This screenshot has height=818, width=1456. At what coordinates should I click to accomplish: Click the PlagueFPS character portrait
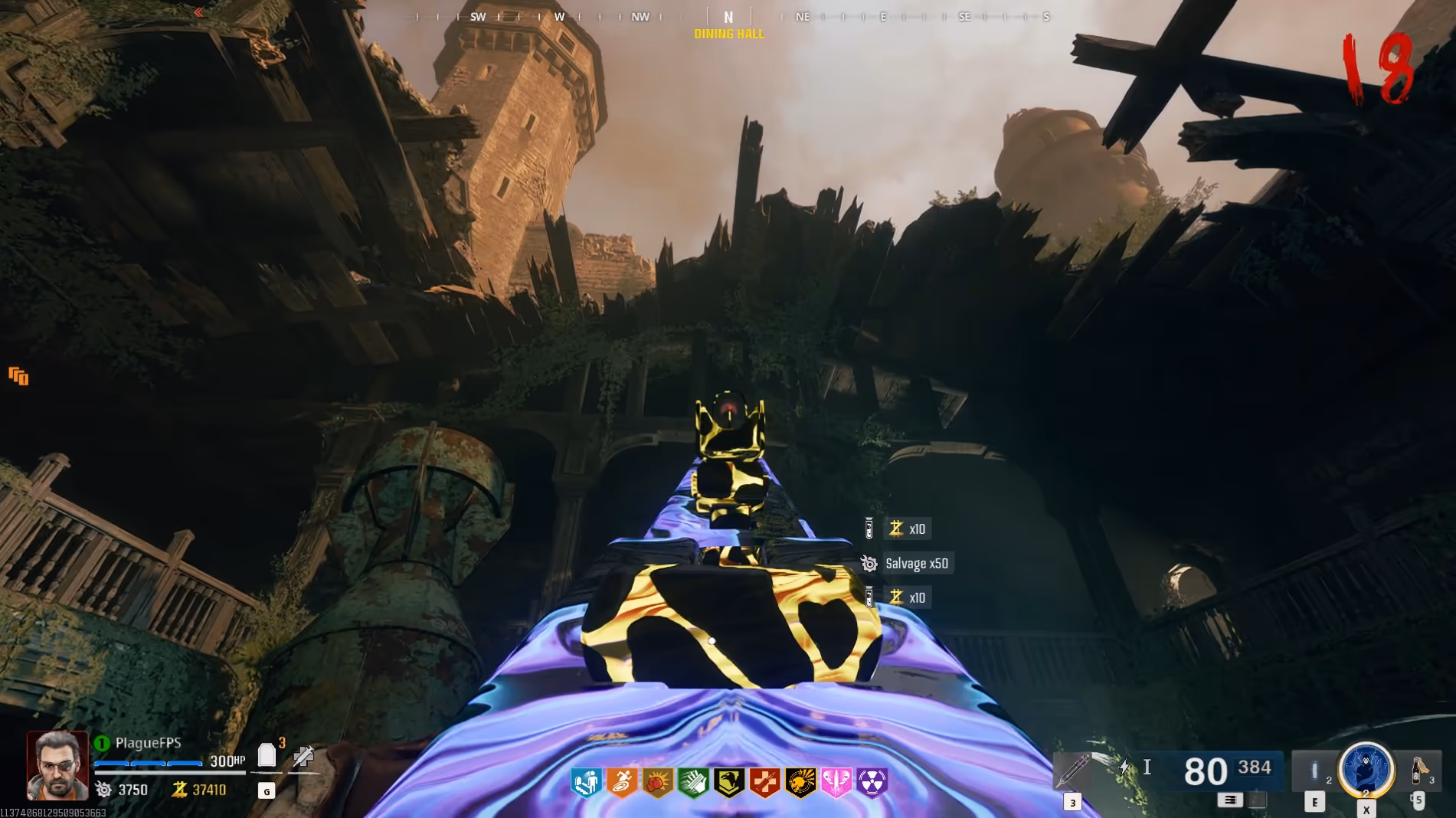(x=57, y=765)
